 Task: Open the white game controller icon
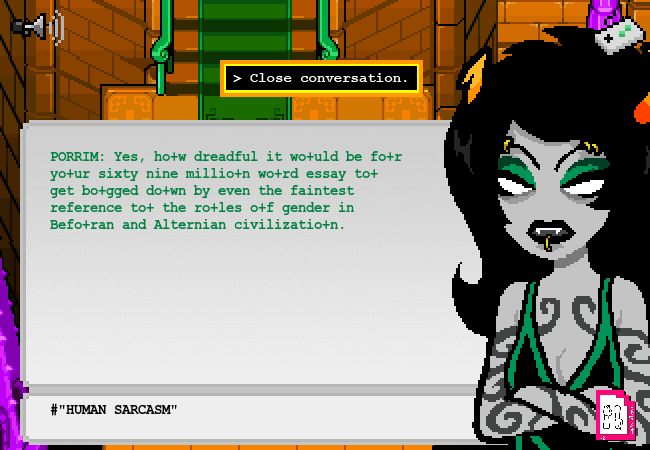(x=618, y=34)
